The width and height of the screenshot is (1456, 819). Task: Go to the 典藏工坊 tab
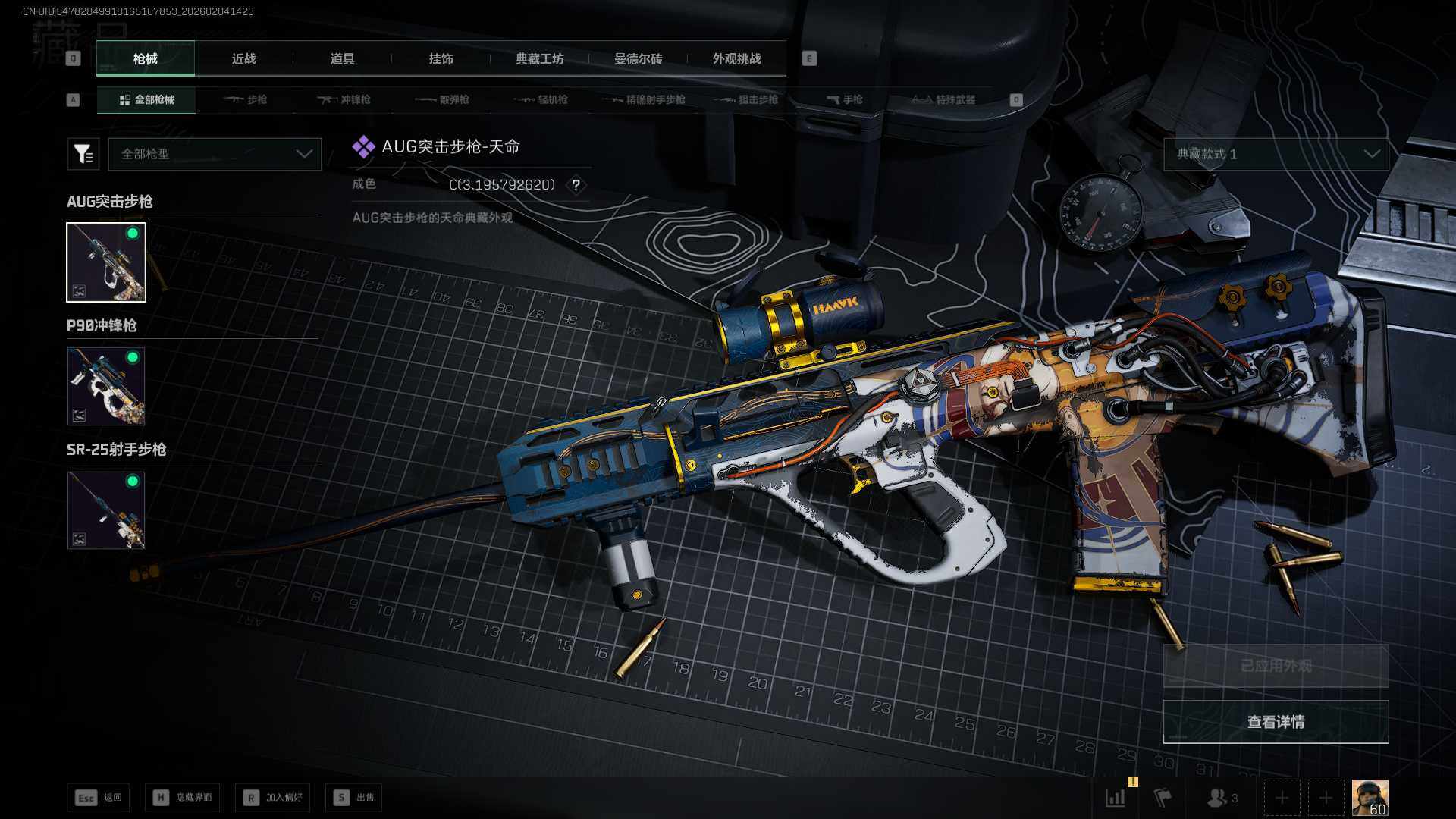539,59
